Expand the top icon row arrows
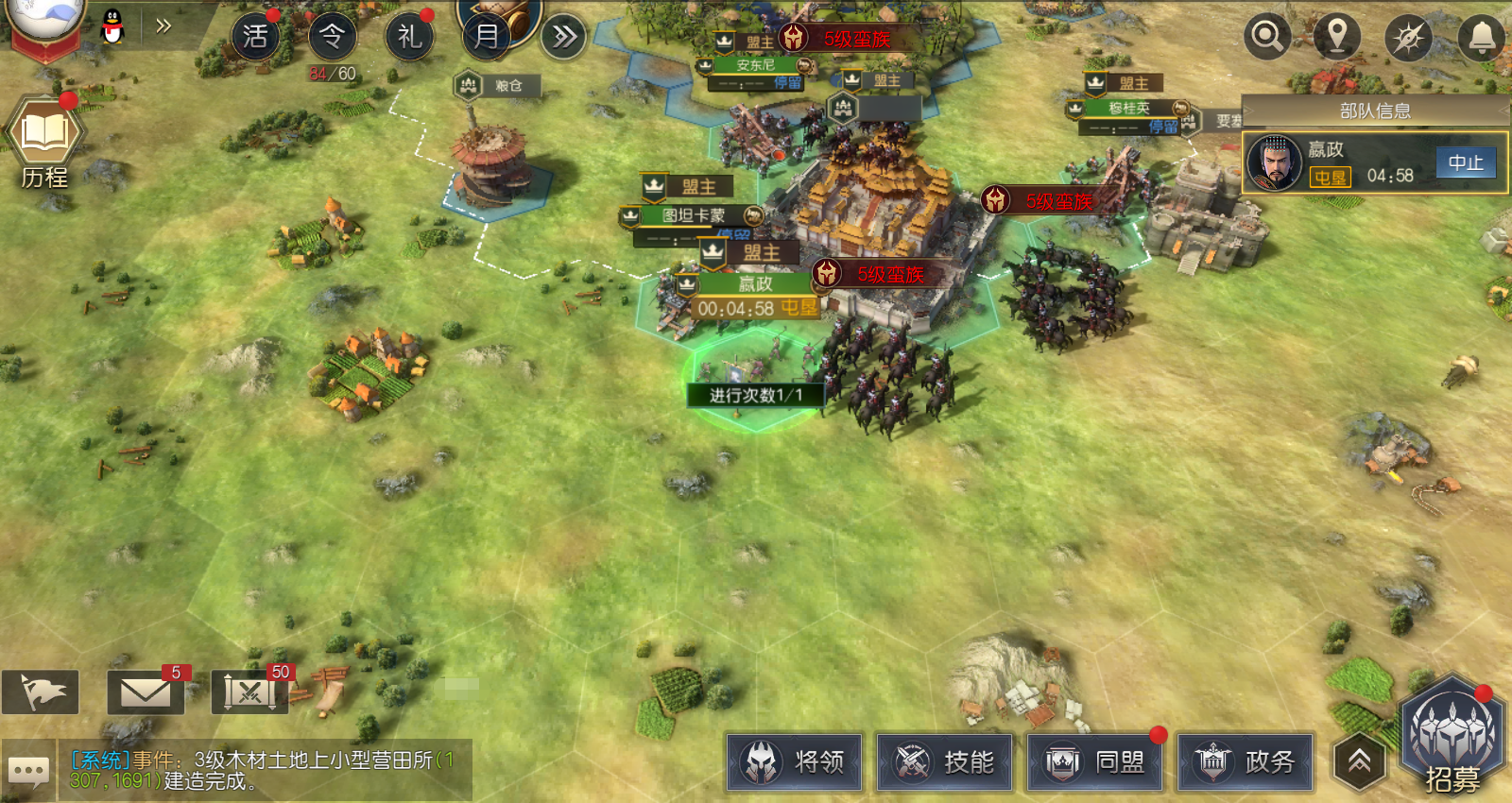 pos(564,37)
